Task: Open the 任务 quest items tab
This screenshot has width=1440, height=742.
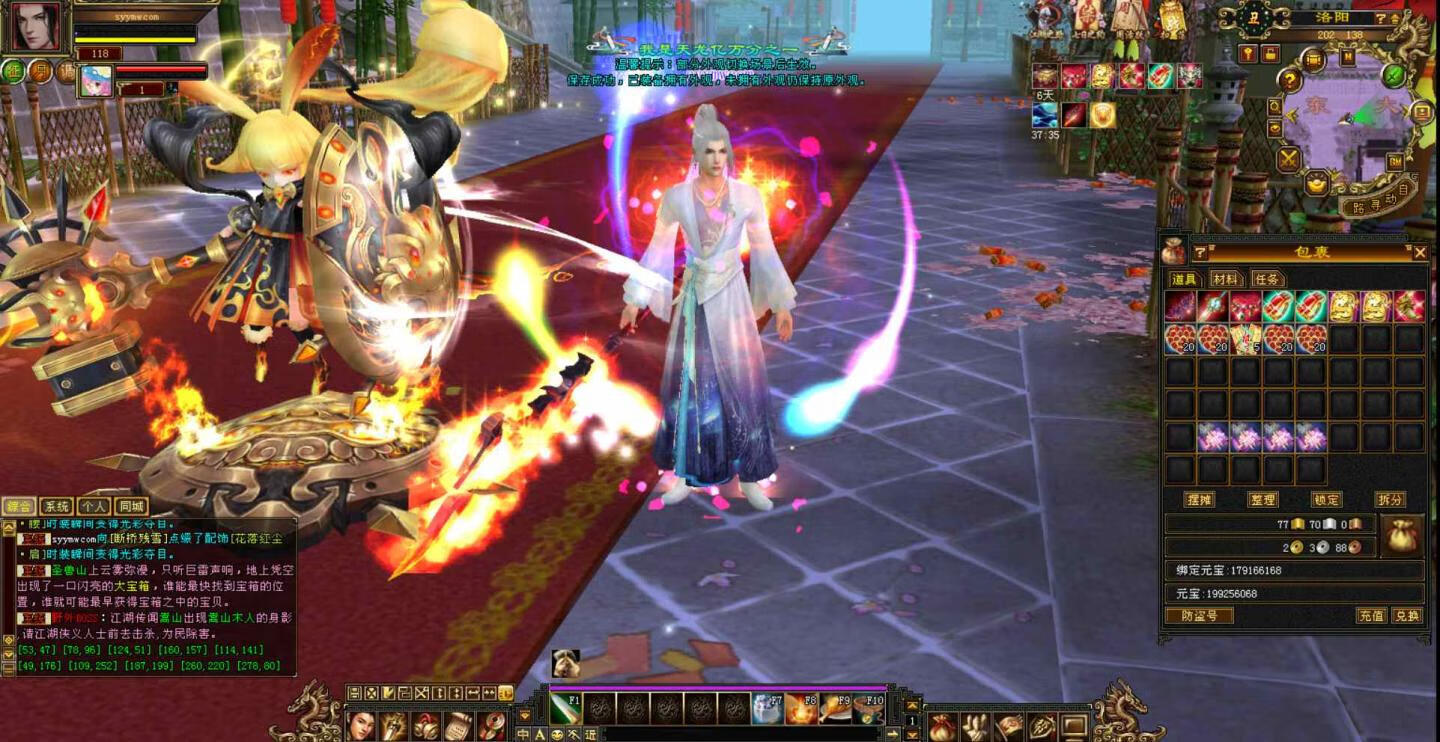Action: tap(1267, 279)
